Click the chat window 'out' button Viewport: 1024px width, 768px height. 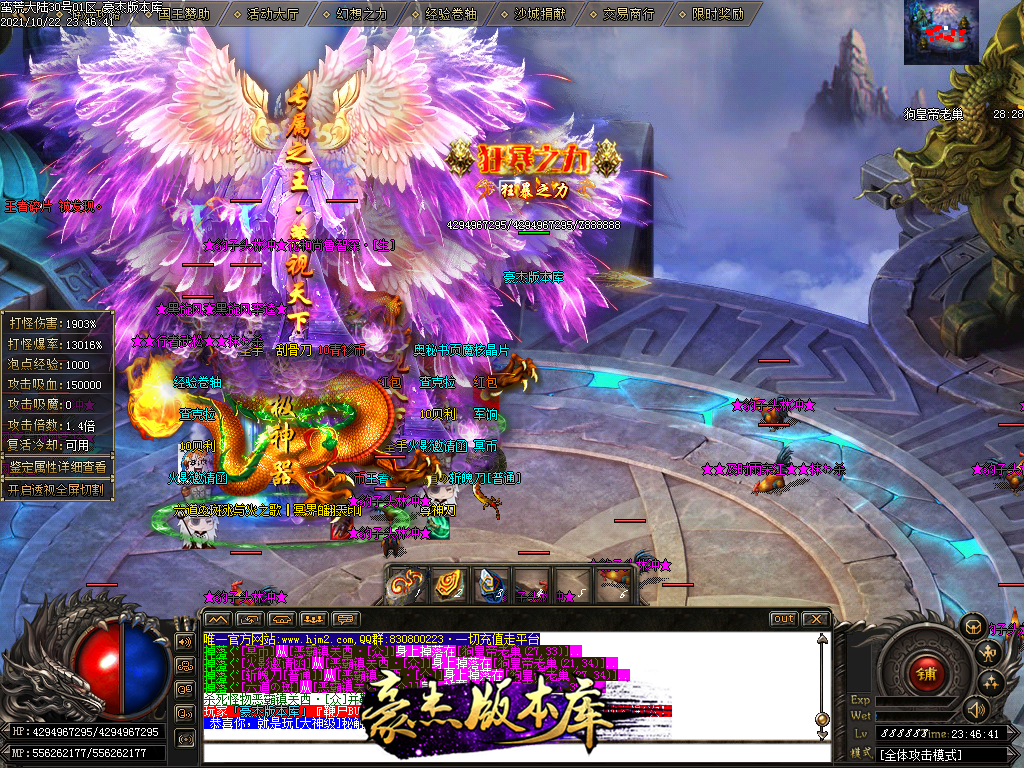pos(784,619)
